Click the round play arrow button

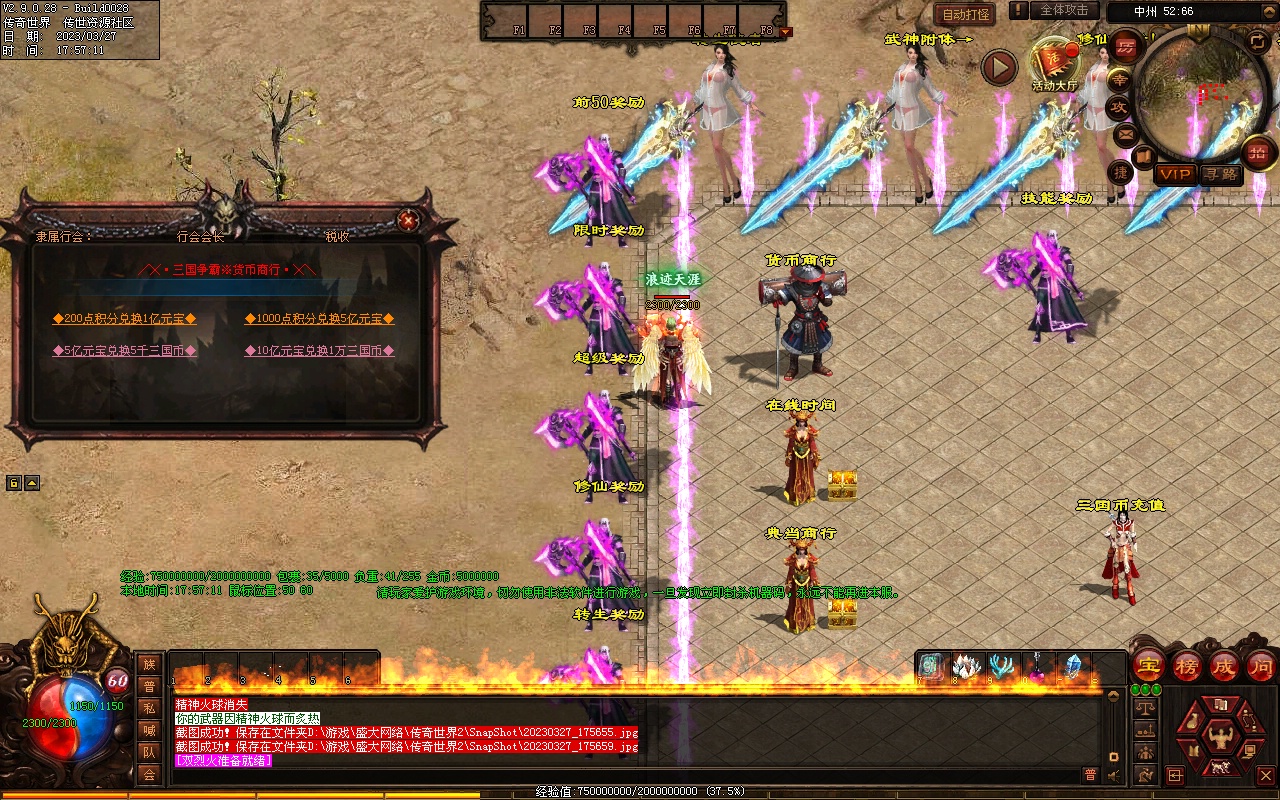(x=998, y=67)
